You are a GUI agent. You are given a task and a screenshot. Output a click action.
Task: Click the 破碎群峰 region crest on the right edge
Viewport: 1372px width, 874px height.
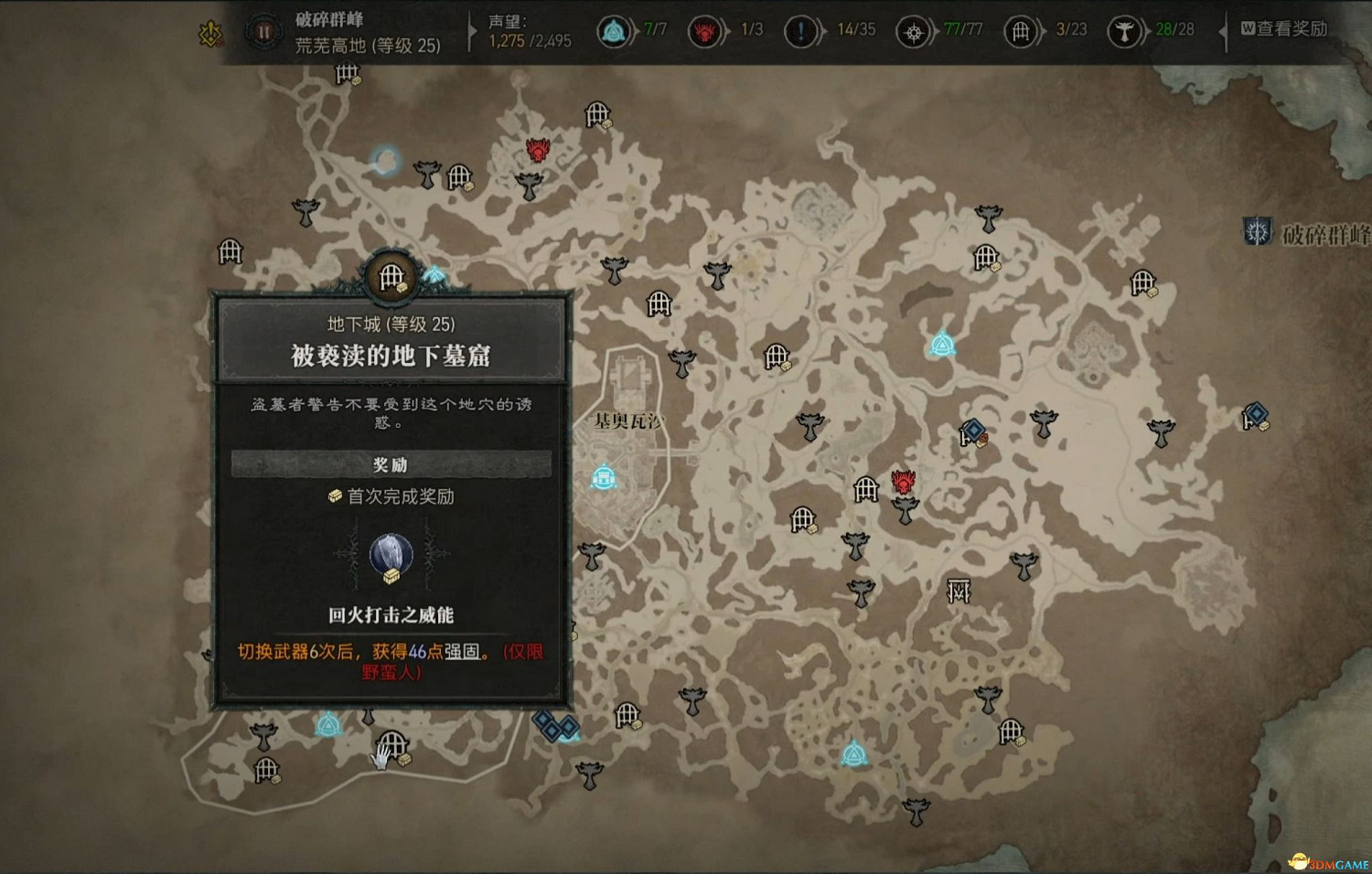click(1255, 230)
